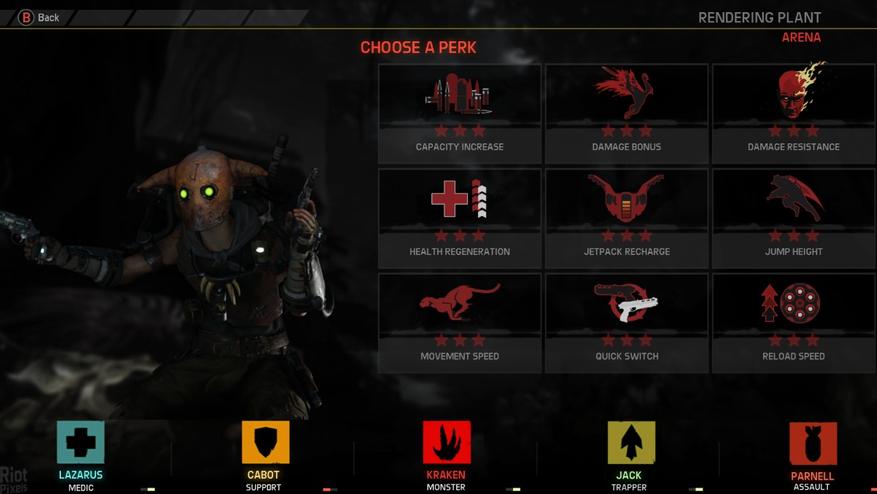Pick the Jump Height perk
This screenshot has height=494, width=877.
793,218
